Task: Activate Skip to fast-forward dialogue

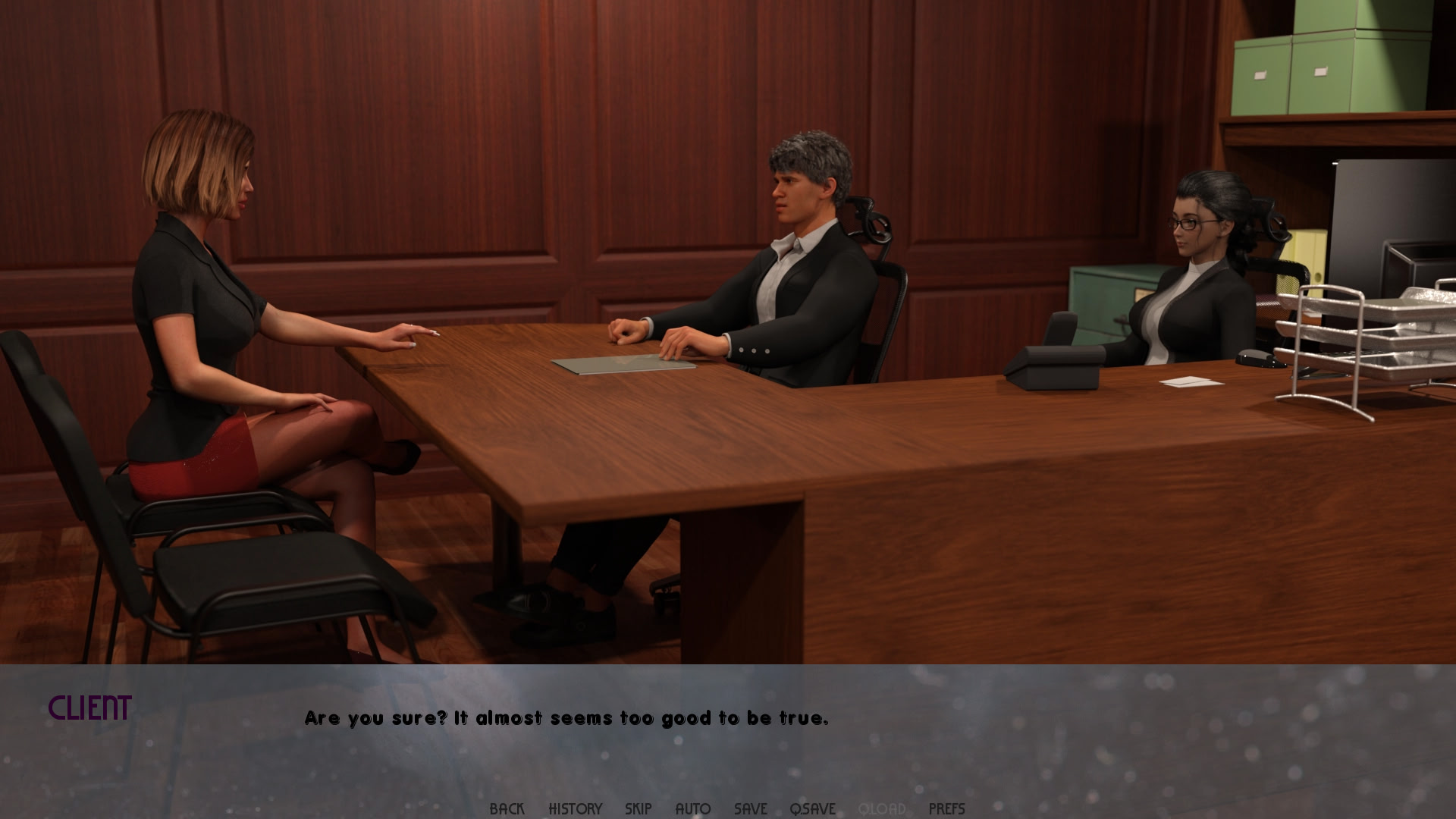Action: (638, 808)
